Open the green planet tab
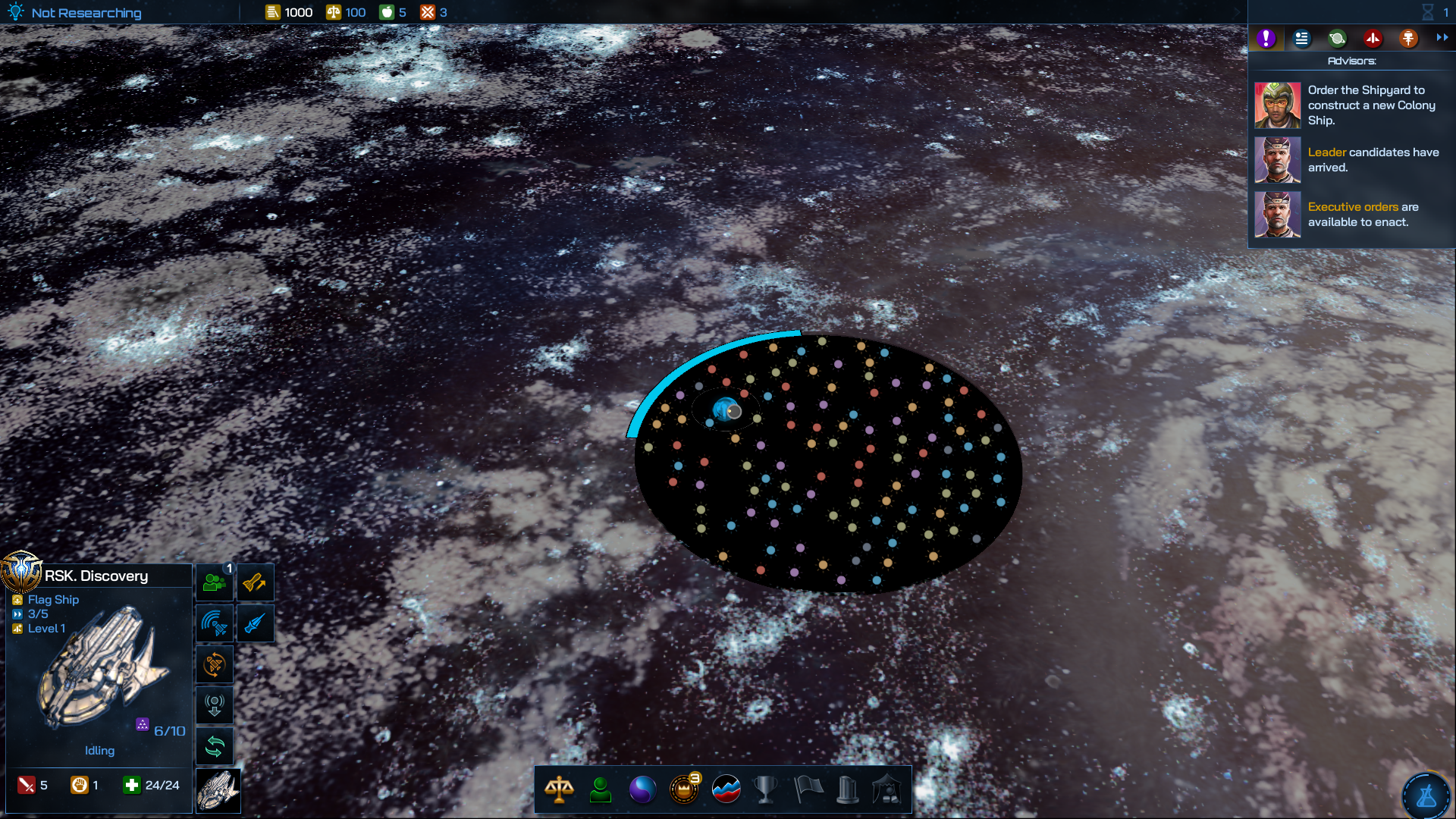Image resolution: width=1456 pixels, height=819 pixels. point(1337,39)
